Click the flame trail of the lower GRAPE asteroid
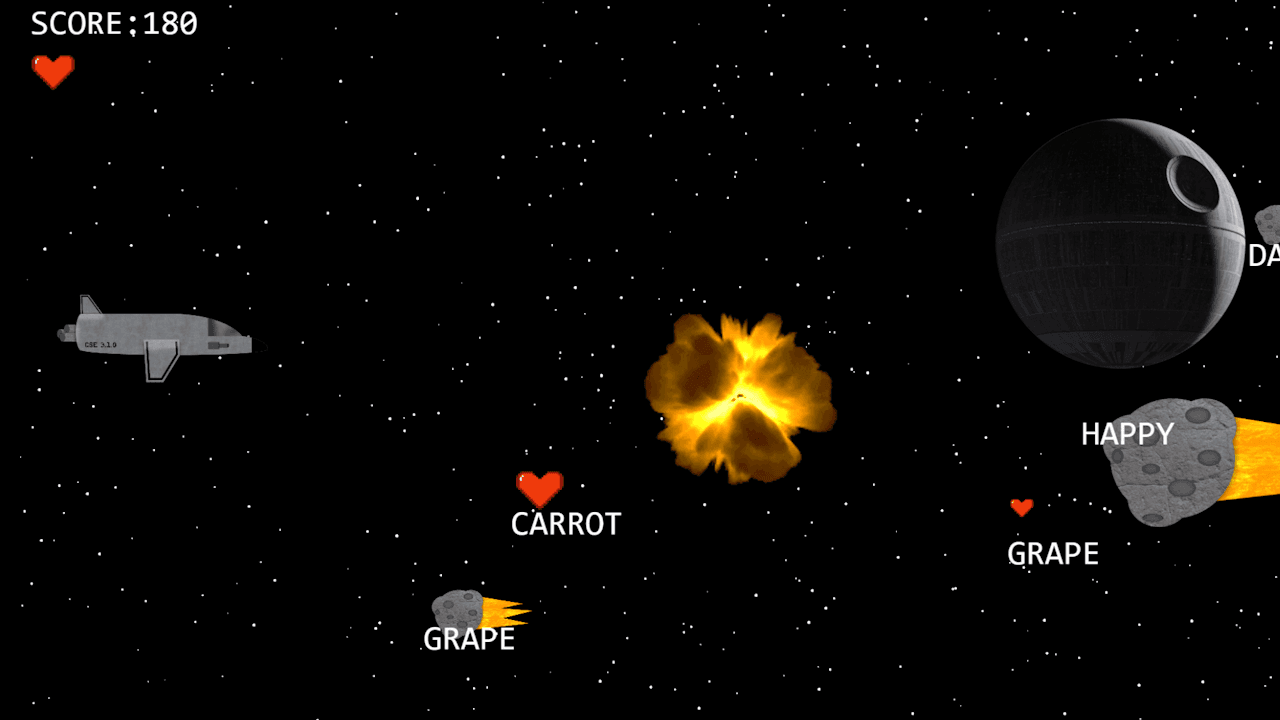This screenshot has height=720, width=1280. pyautogui.click(x=500, y=610)
